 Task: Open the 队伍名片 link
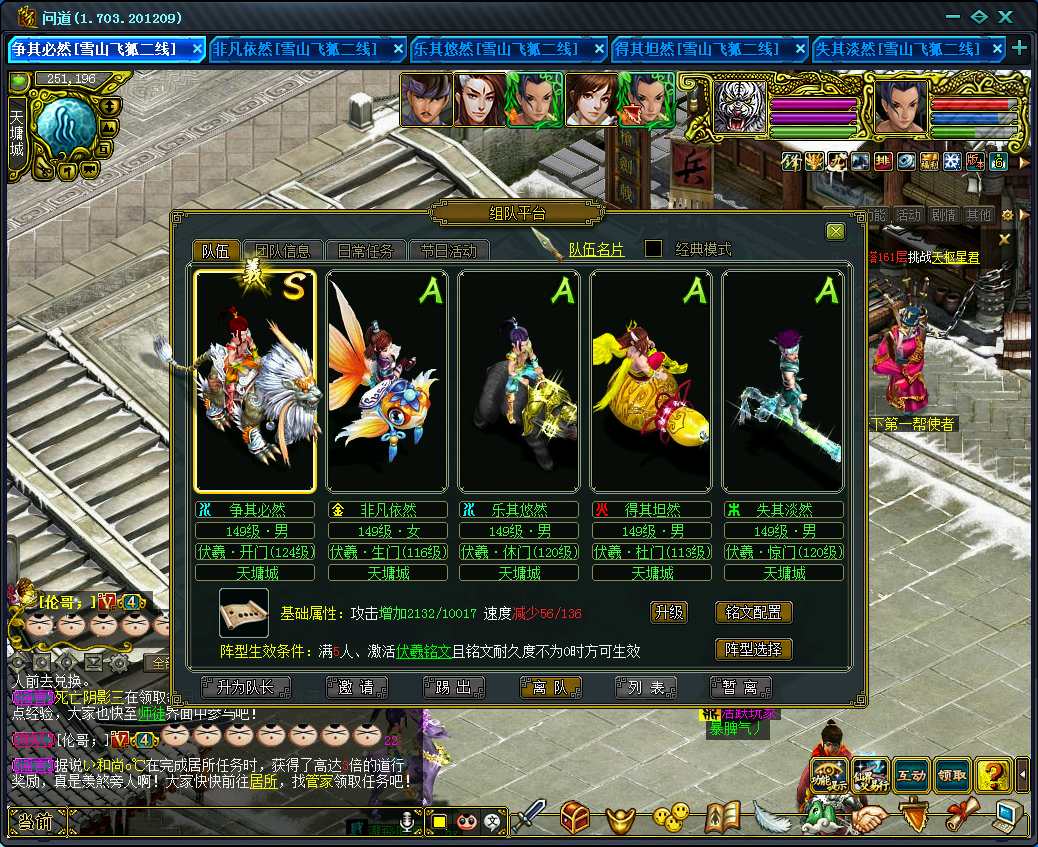pos(596,250)
